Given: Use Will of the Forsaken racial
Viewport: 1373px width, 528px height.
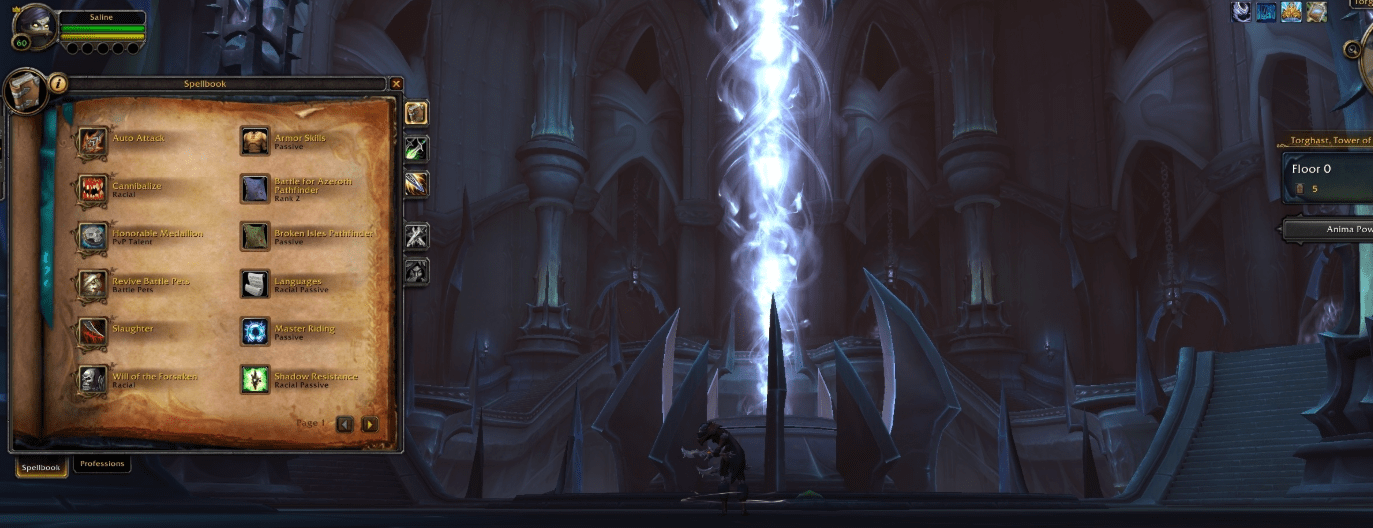Looking at the screenshot, I should tap(94, 380).
